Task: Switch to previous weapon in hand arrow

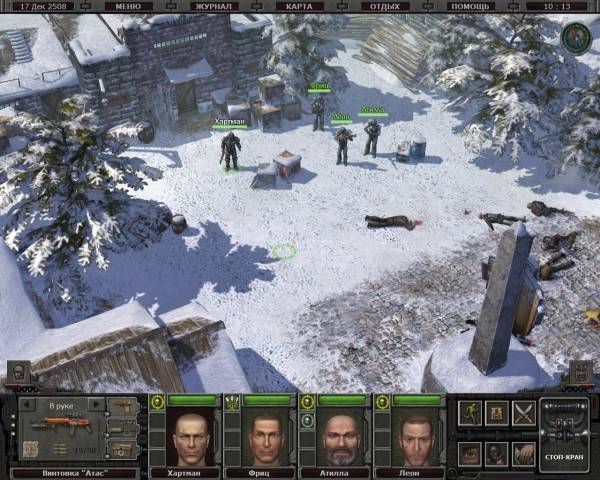Action: click(x=27, y=405)
